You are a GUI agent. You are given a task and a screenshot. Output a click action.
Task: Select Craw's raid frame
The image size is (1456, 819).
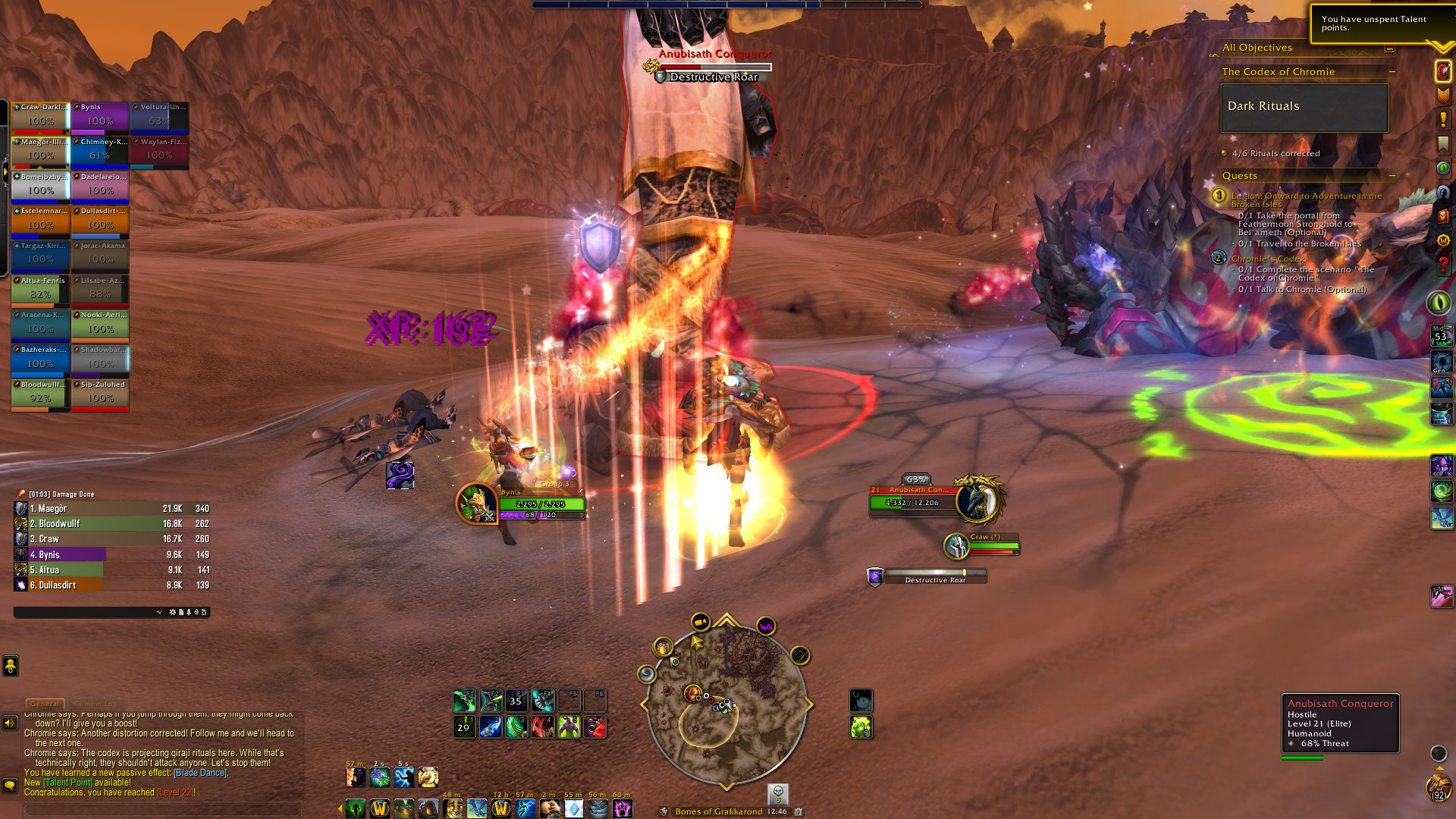tap(40, 118)
